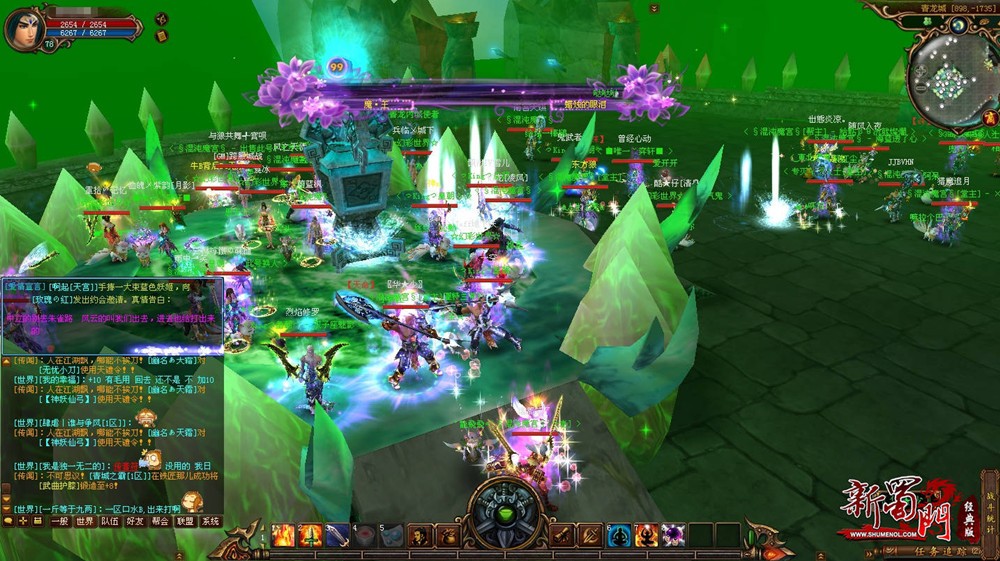Select the 队伍 (Team) chat tab
The height and width of the screenshot is (561, 1000).
click(110, 521)
